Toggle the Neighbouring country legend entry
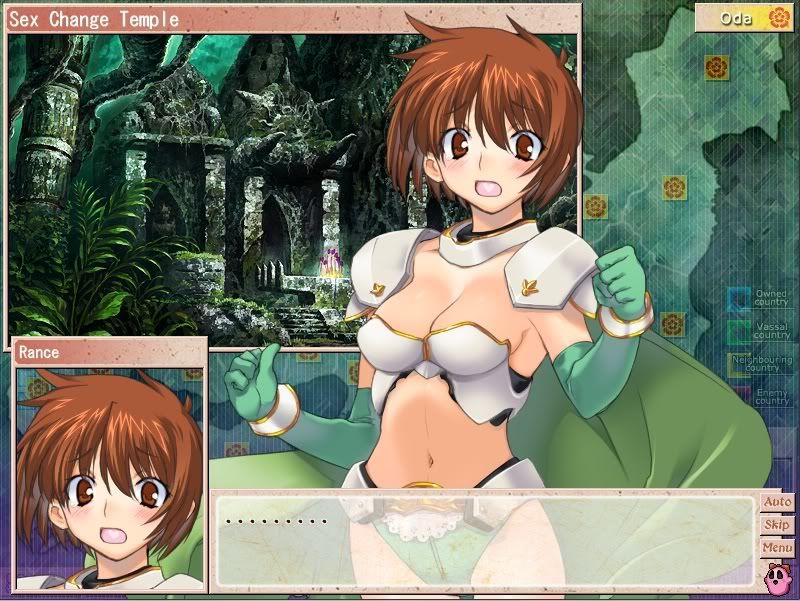 point(760,364)
